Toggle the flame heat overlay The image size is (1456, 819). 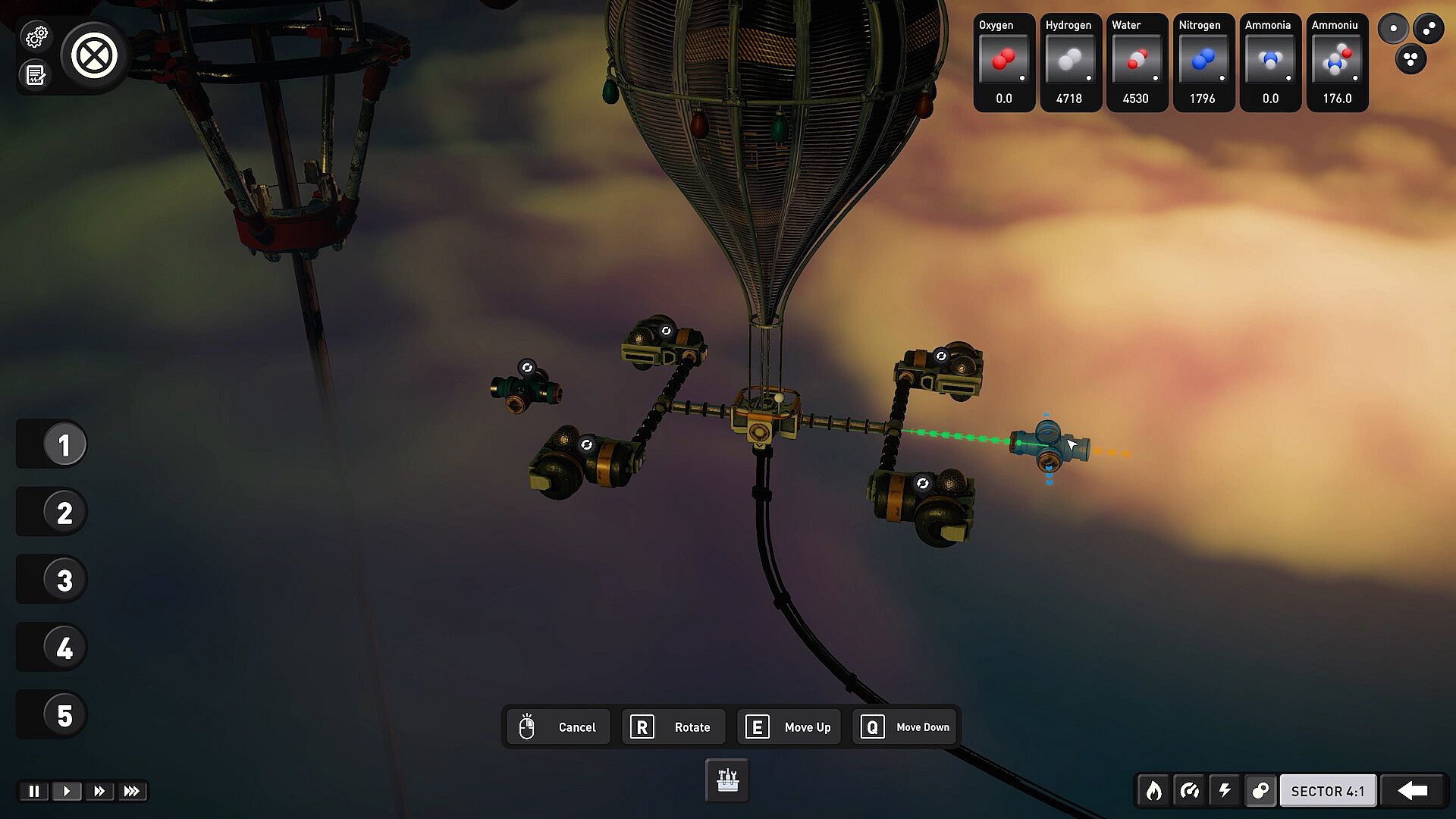click(x=1153, y=791)
